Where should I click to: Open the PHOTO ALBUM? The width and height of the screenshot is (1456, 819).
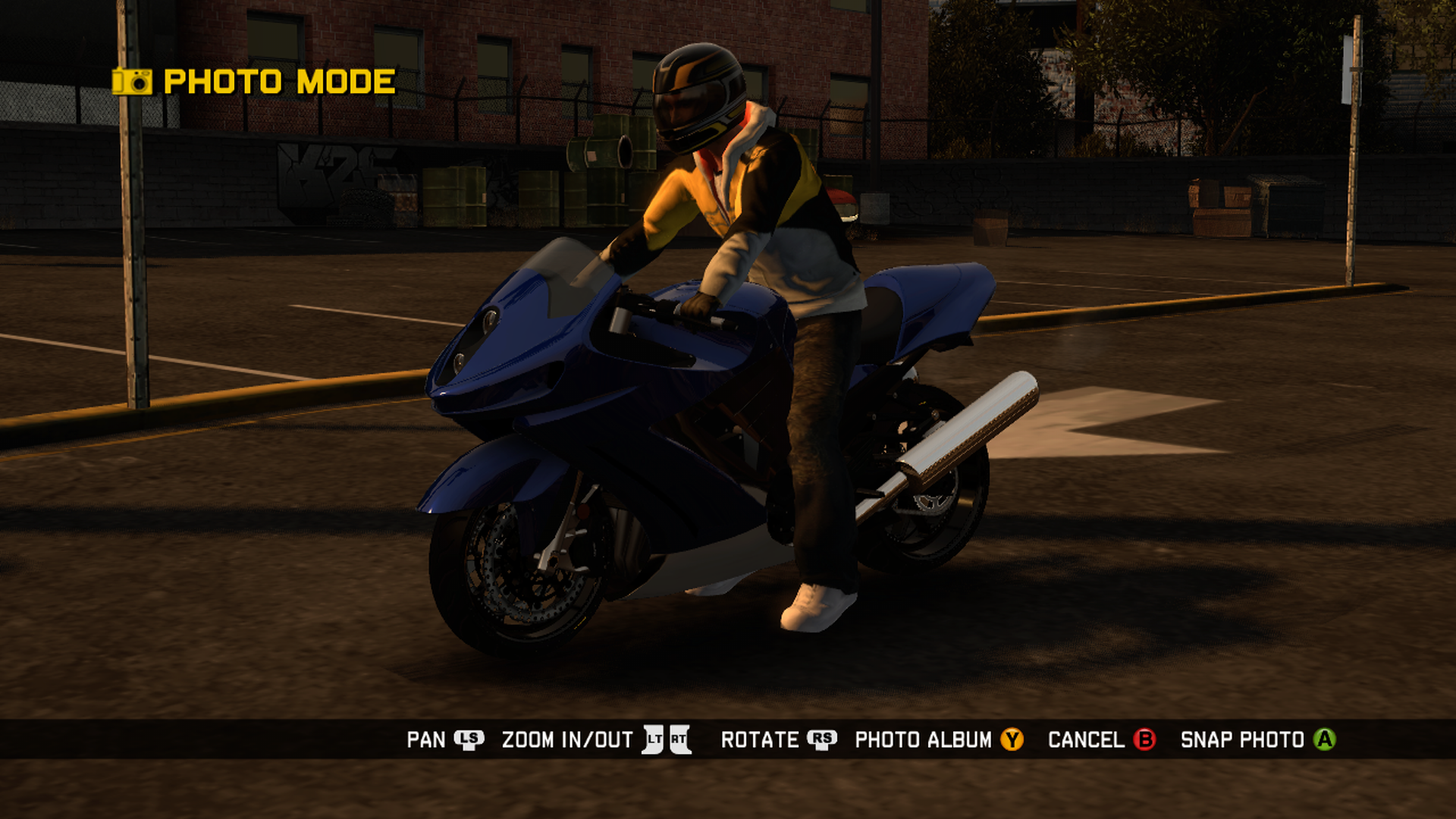924,739
